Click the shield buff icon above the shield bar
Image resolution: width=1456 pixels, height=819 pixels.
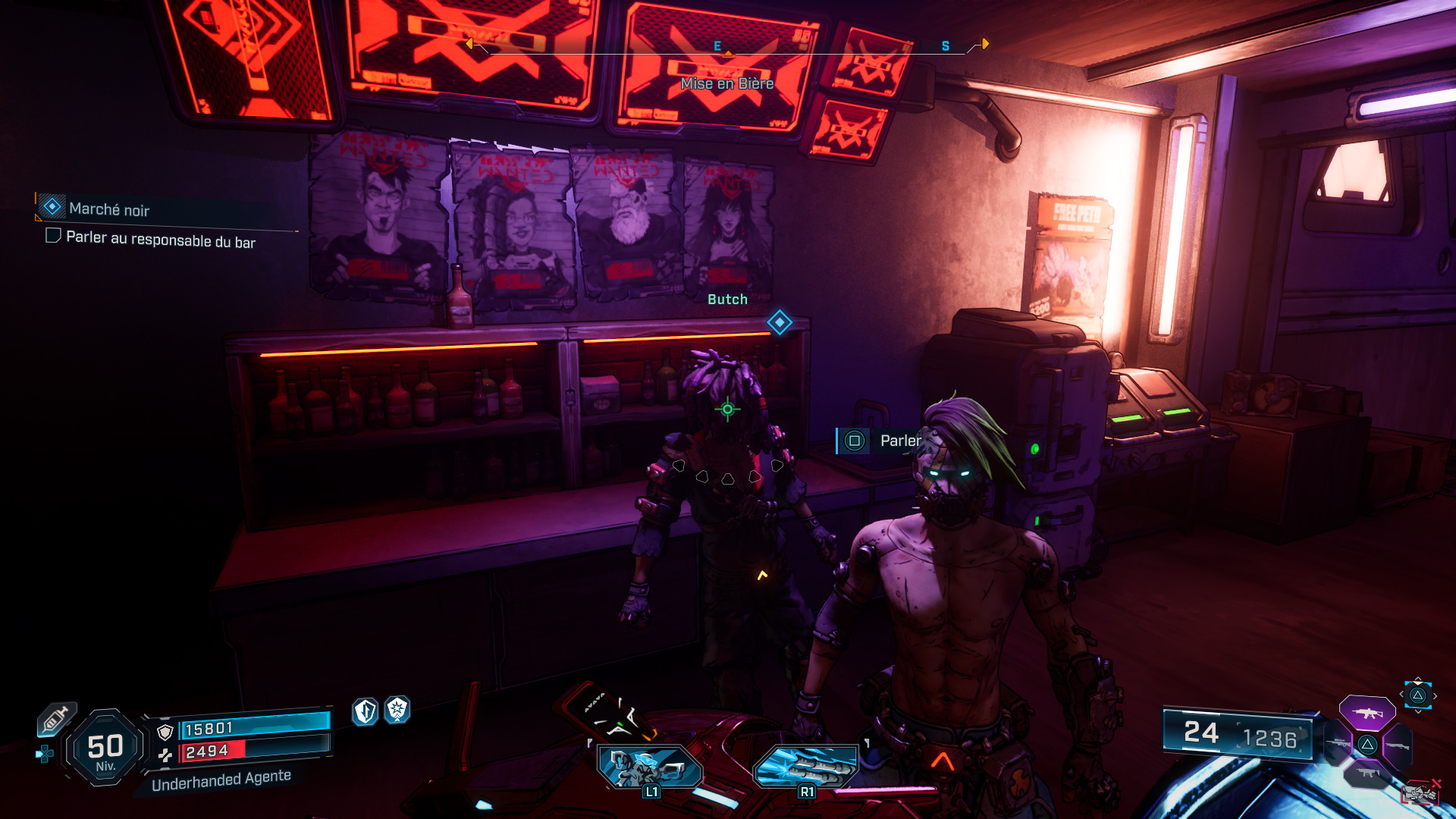[366, 711]
